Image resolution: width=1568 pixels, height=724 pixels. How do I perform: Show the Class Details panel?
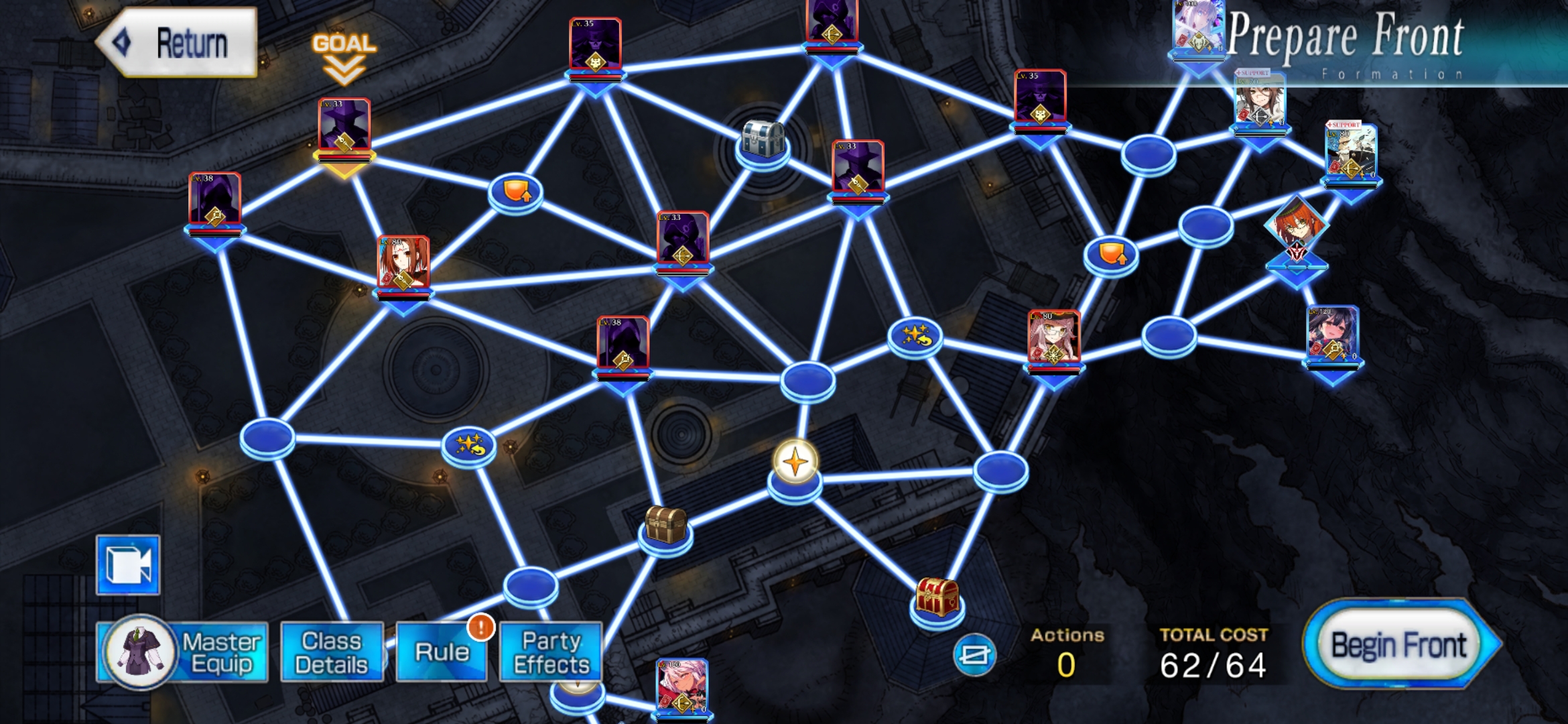coord(332,652)
